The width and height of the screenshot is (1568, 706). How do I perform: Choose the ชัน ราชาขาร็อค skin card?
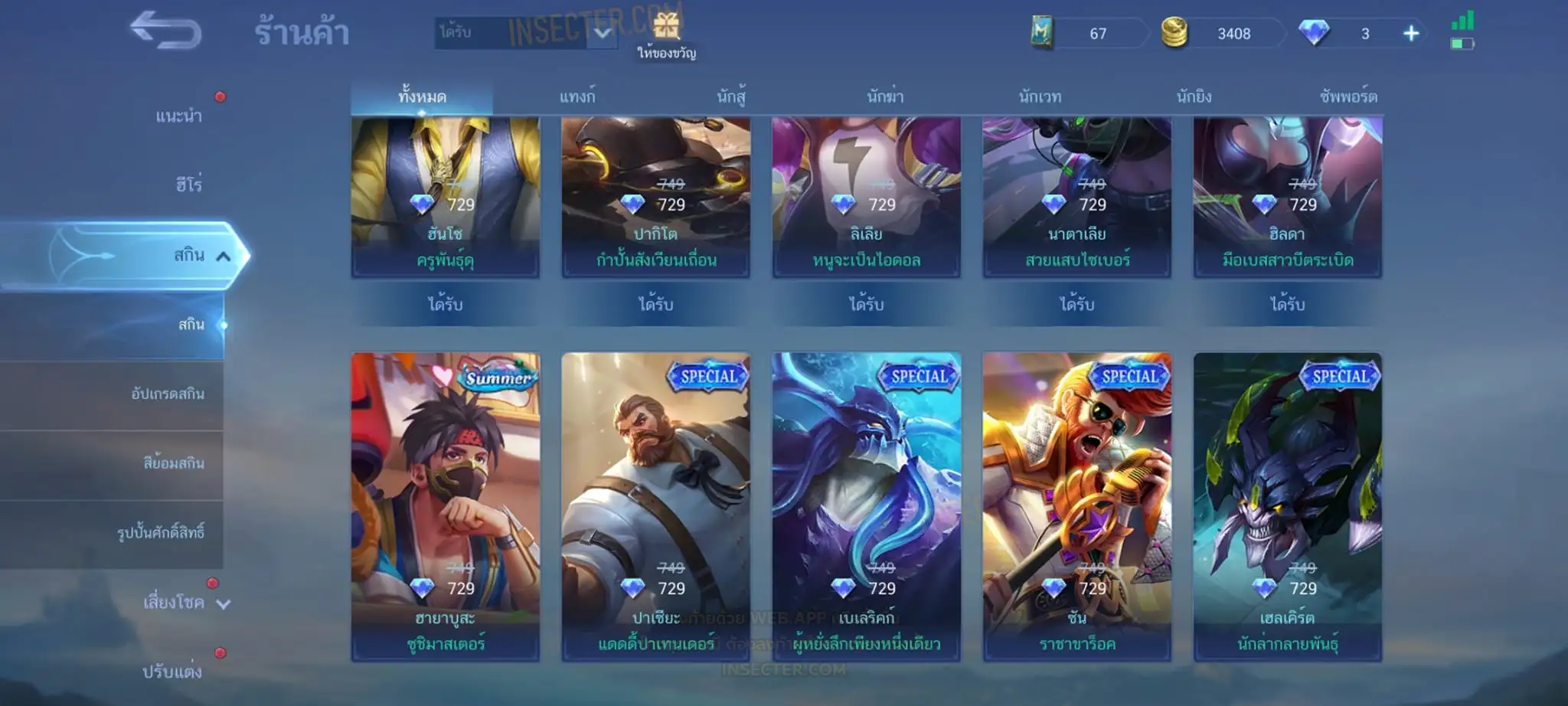1076,506
